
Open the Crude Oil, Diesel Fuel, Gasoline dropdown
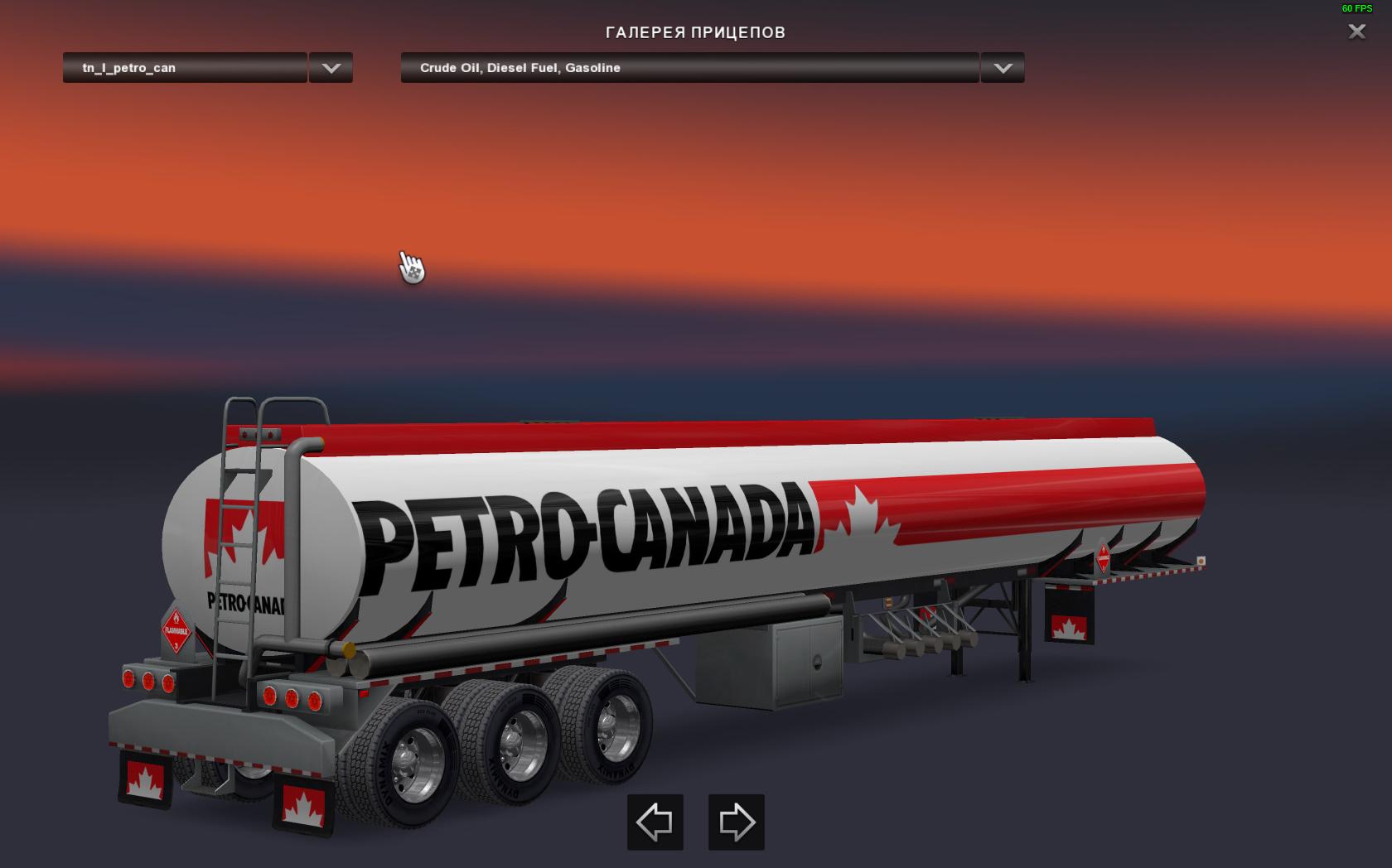click(689, 68)
